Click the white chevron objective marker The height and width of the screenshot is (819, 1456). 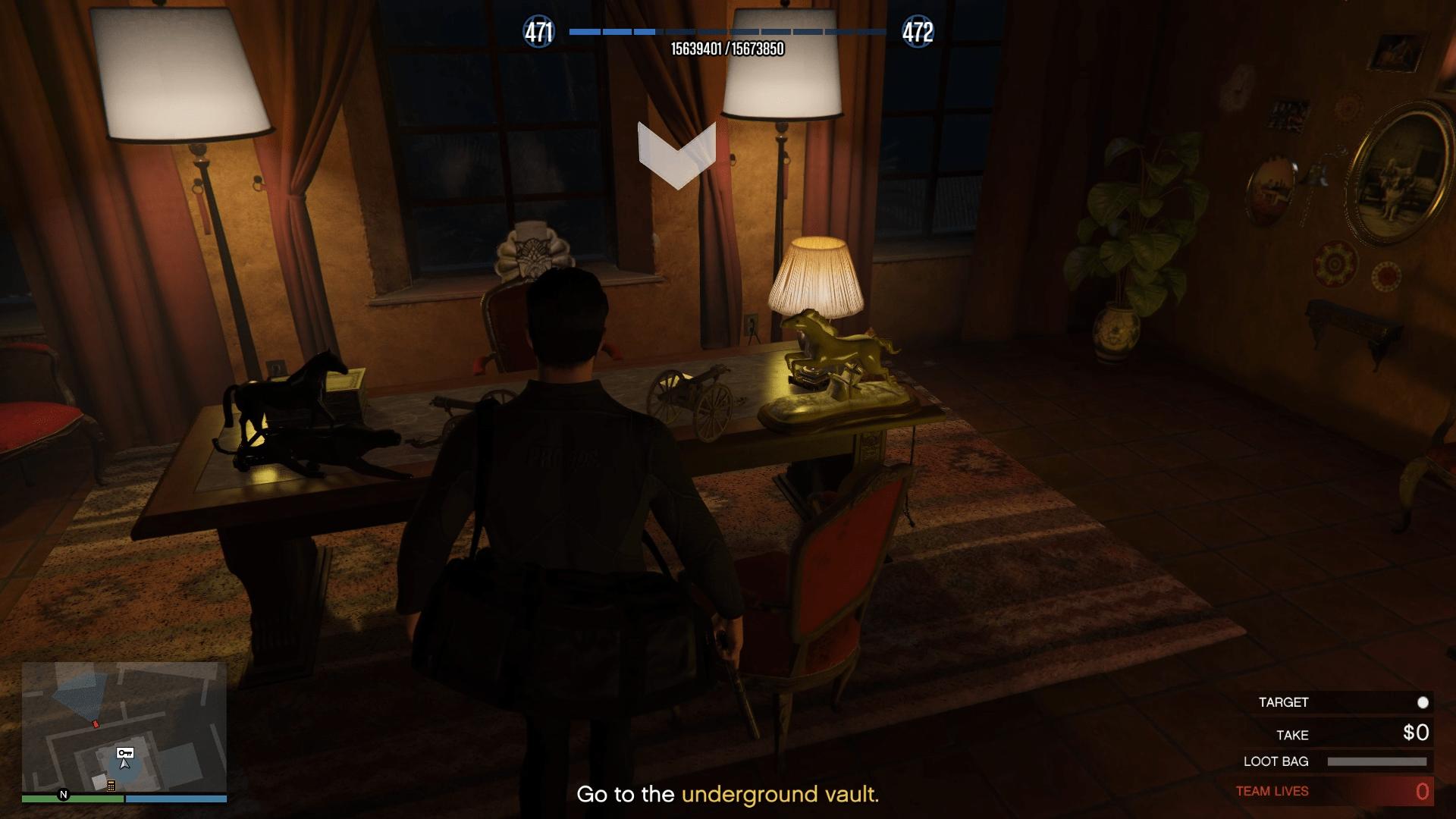click(x=676, y=155)
